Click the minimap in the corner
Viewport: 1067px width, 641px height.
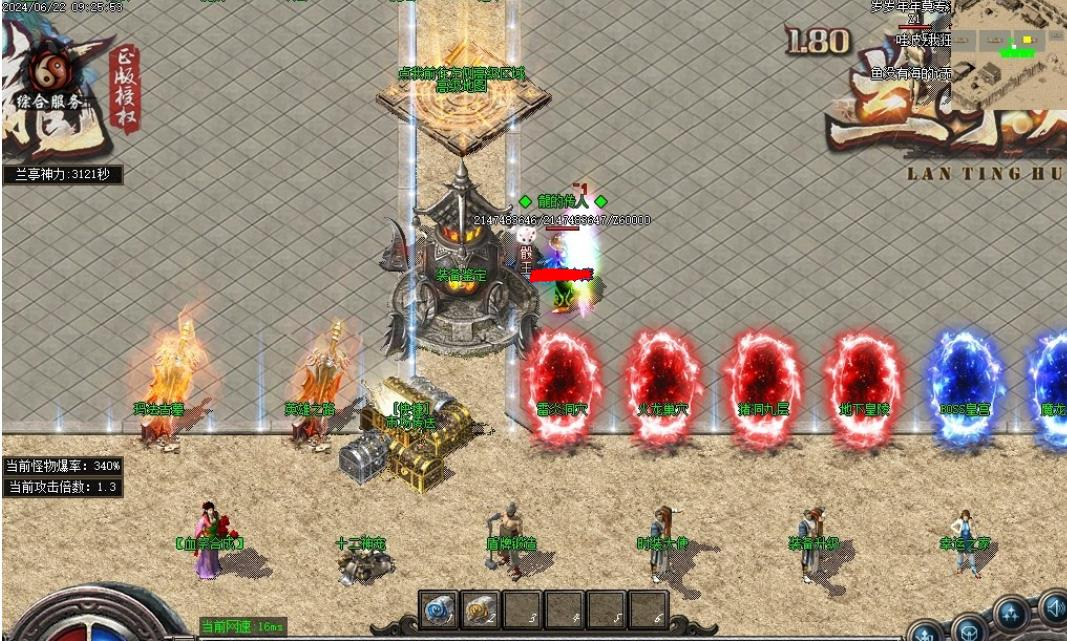(x=1007, y=54)
